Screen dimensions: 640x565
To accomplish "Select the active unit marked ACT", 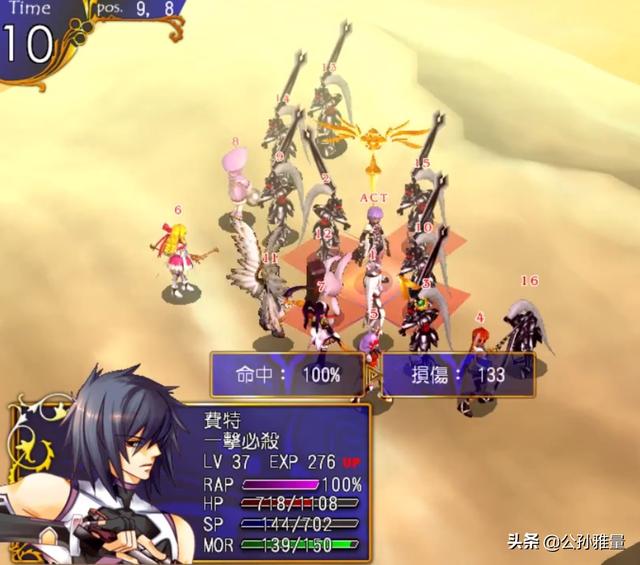I will pos(374,232).
